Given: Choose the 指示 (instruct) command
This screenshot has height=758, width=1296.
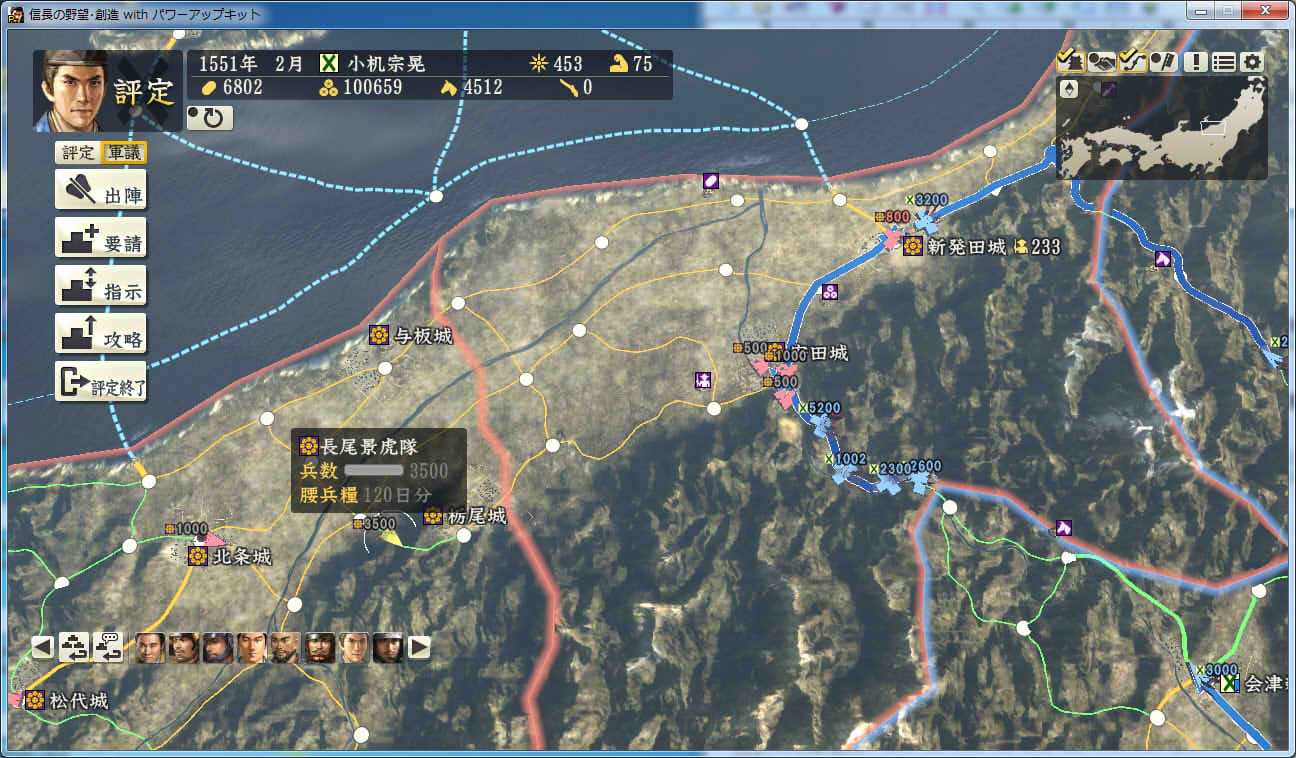Looking at the screenshot, I should click(101, 286).
